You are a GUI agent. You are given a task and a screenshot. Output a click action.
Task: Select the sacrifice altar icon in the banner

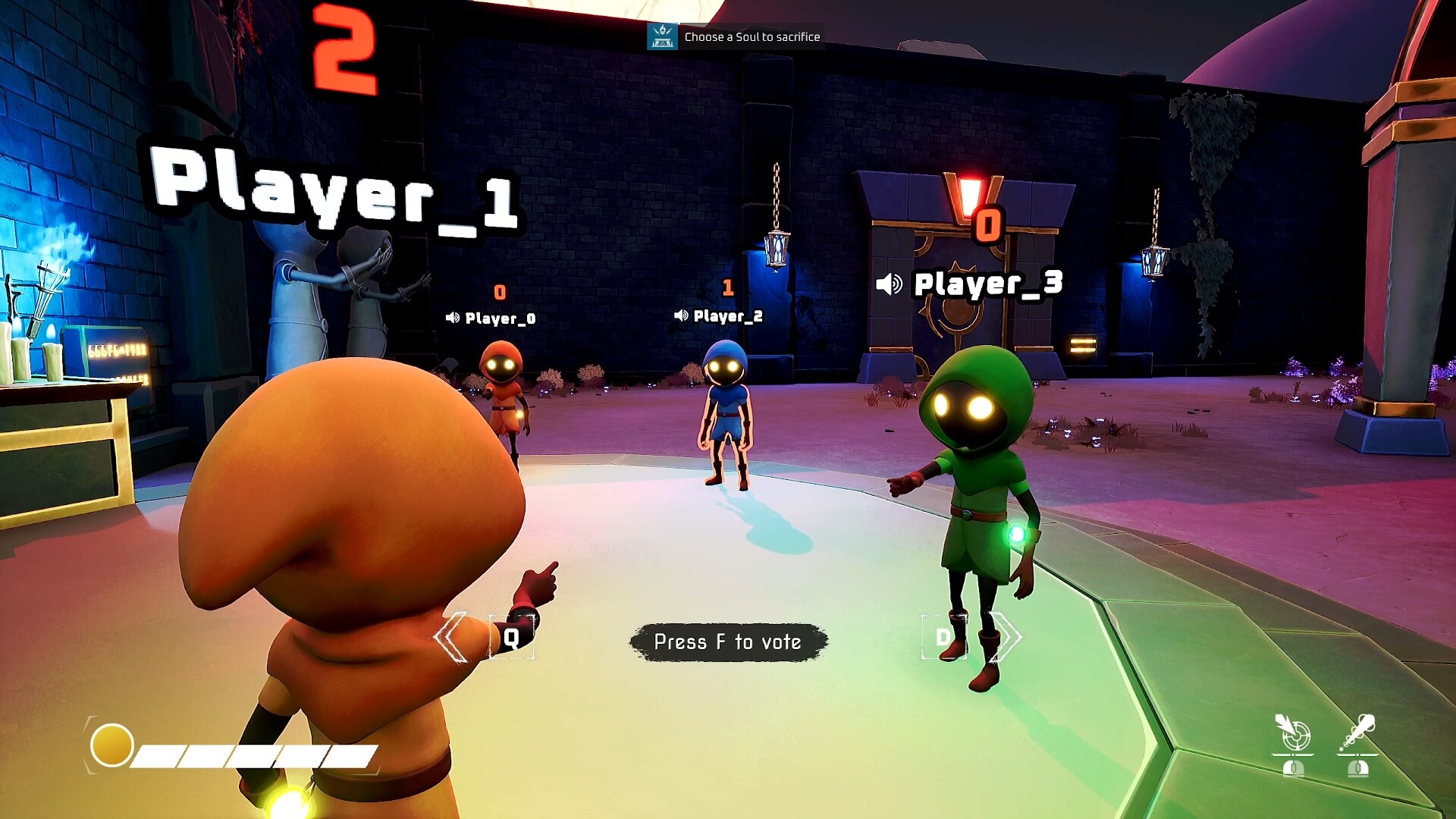(x=663, y=36)
